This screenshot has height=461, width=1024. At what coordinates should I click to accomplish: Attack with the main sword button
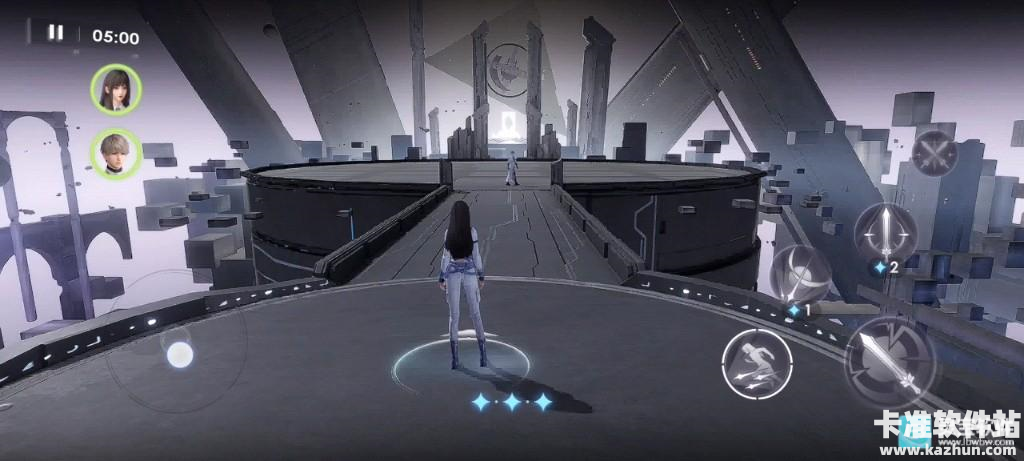(x=890, y=360)
